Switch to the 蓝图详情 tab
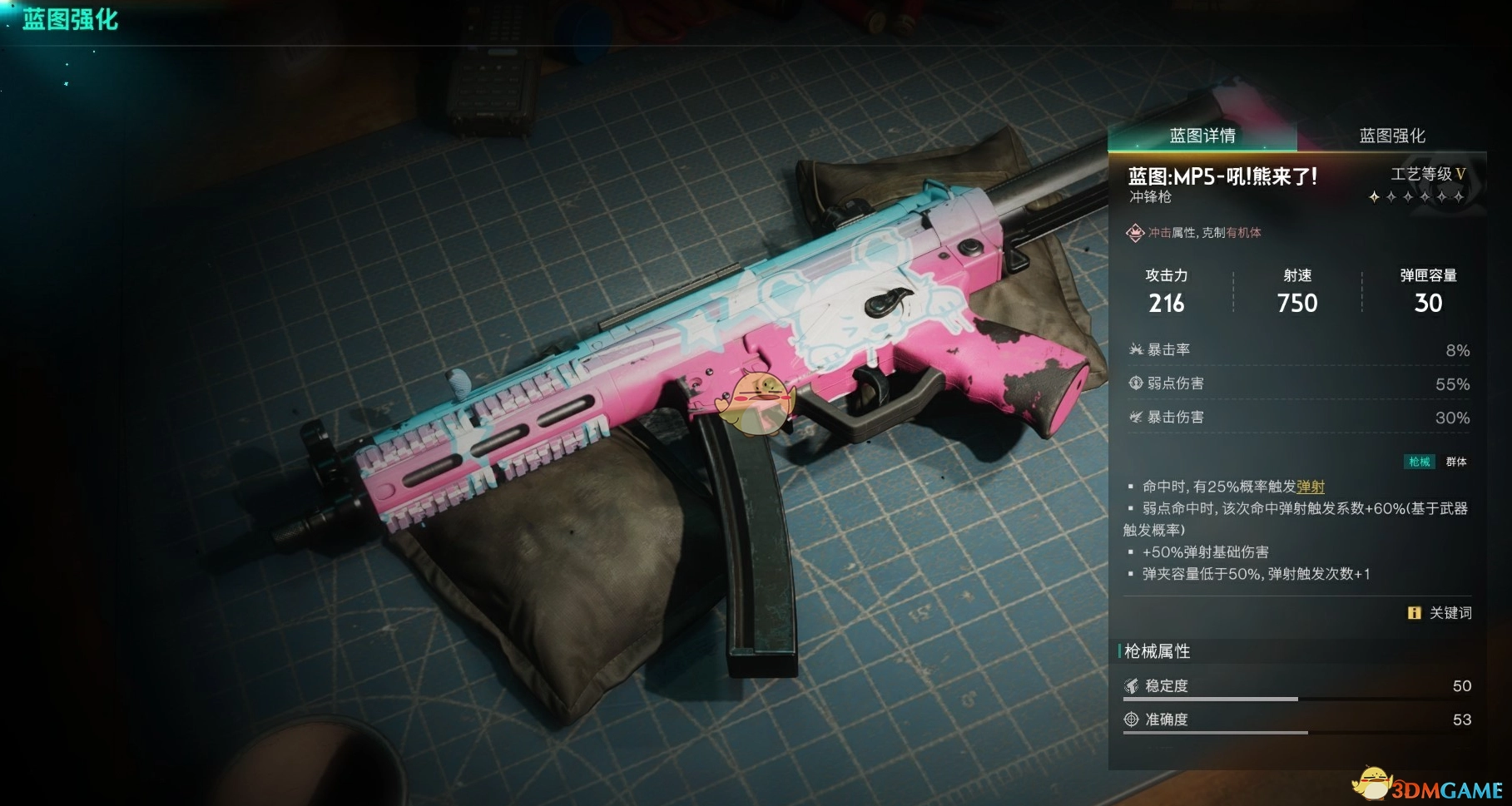Viewport: 1512px width, 806px height. (1202, 136)
